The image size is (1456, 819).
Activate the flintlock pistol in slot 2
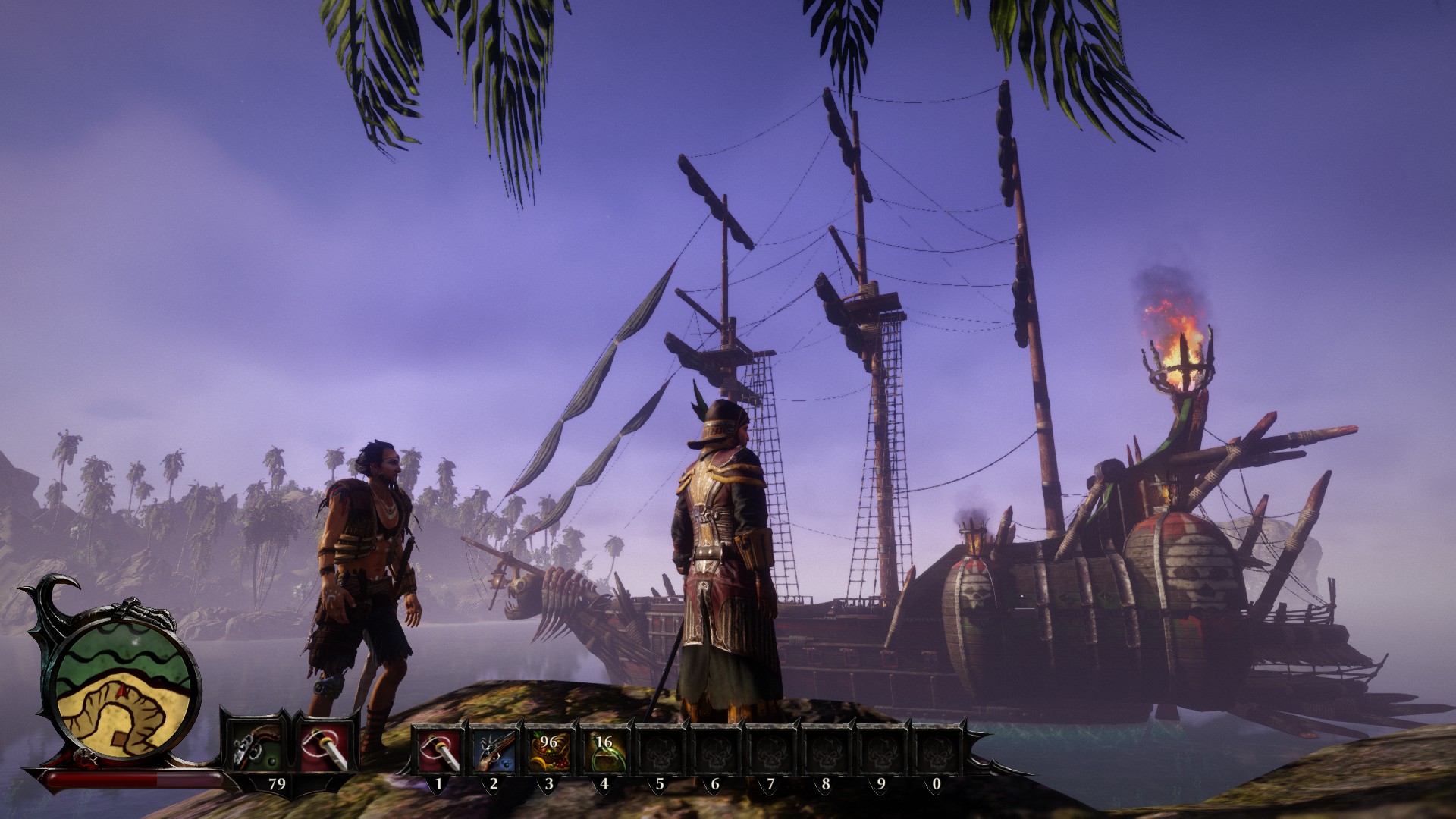point(494,748)
